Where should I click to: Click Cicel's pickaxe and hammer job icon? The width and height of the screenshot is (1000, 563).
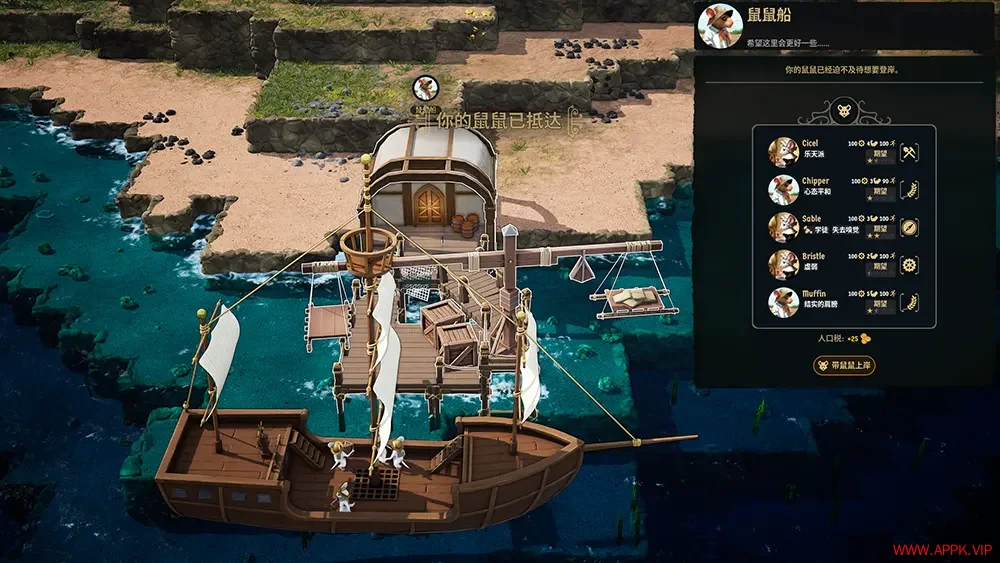[x=909, y=153]
